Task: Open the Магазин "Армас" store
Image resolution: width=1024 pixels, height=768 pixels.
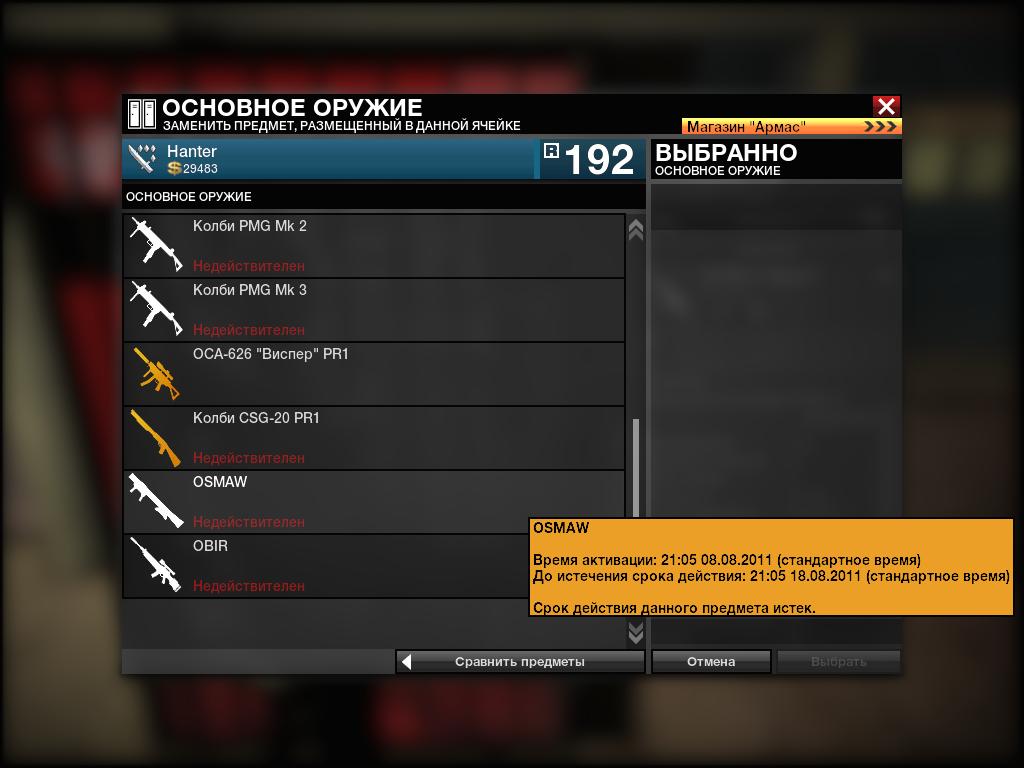Action: point(791,127)
